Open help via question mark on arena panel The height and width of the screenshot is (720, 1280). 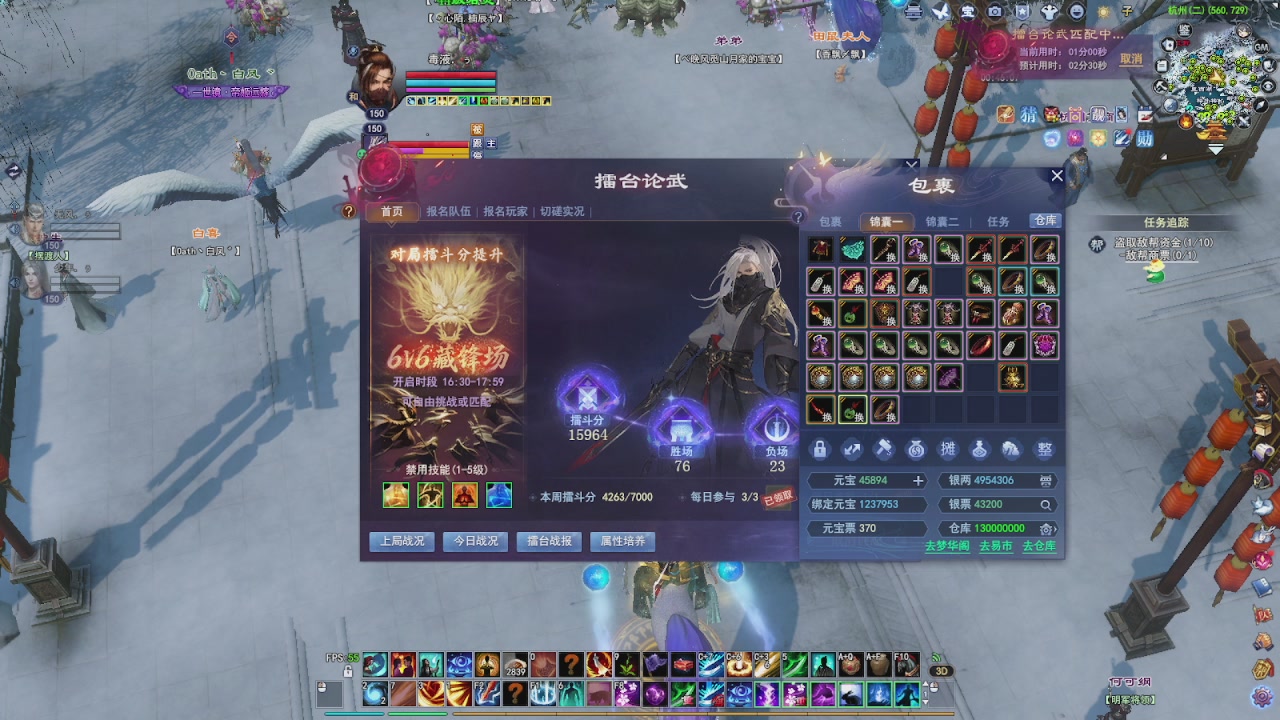click(347, 209)
